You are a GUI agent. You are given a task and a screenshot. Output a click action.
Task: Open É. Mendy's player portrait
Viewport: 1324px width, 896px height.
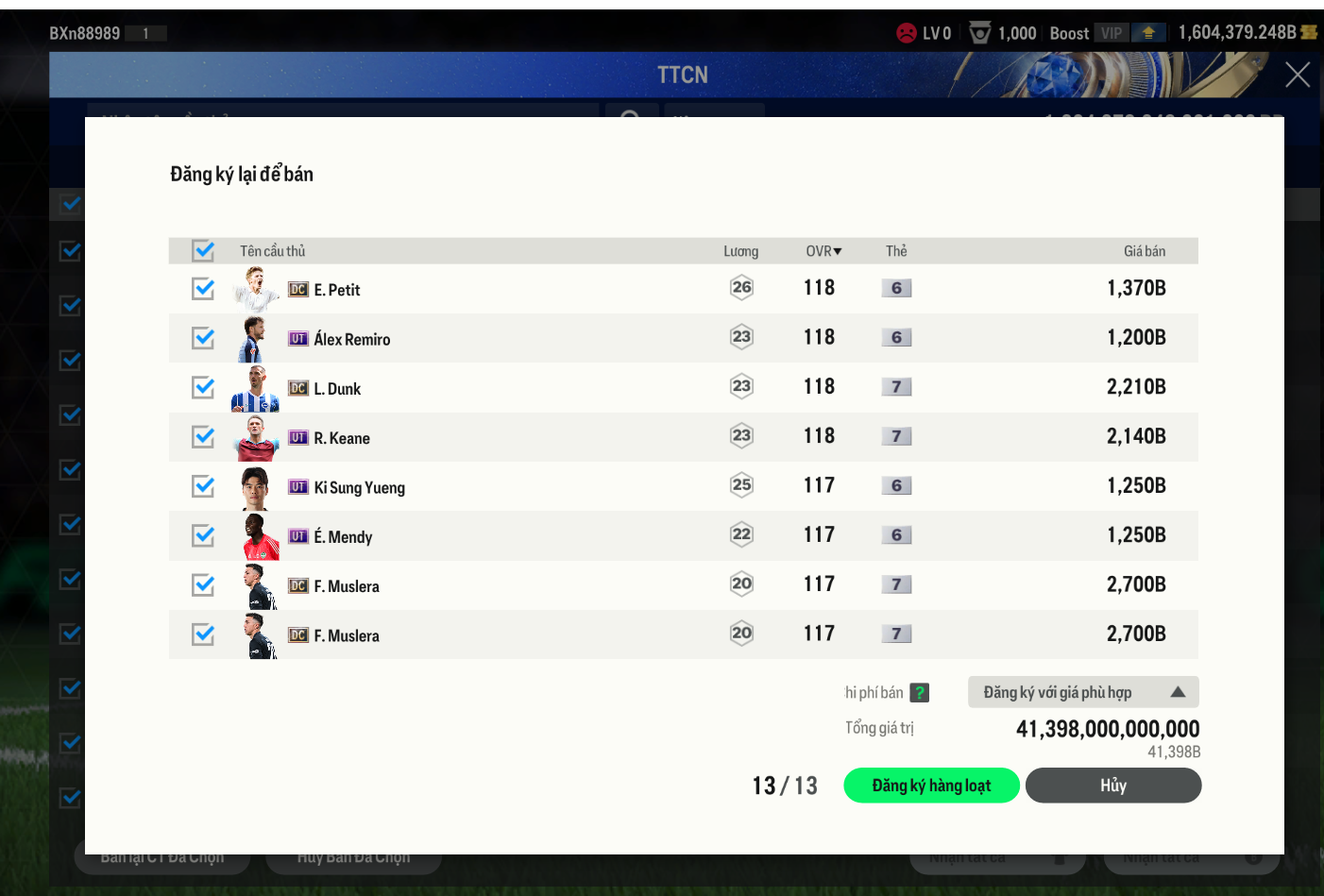pos(256,536)
